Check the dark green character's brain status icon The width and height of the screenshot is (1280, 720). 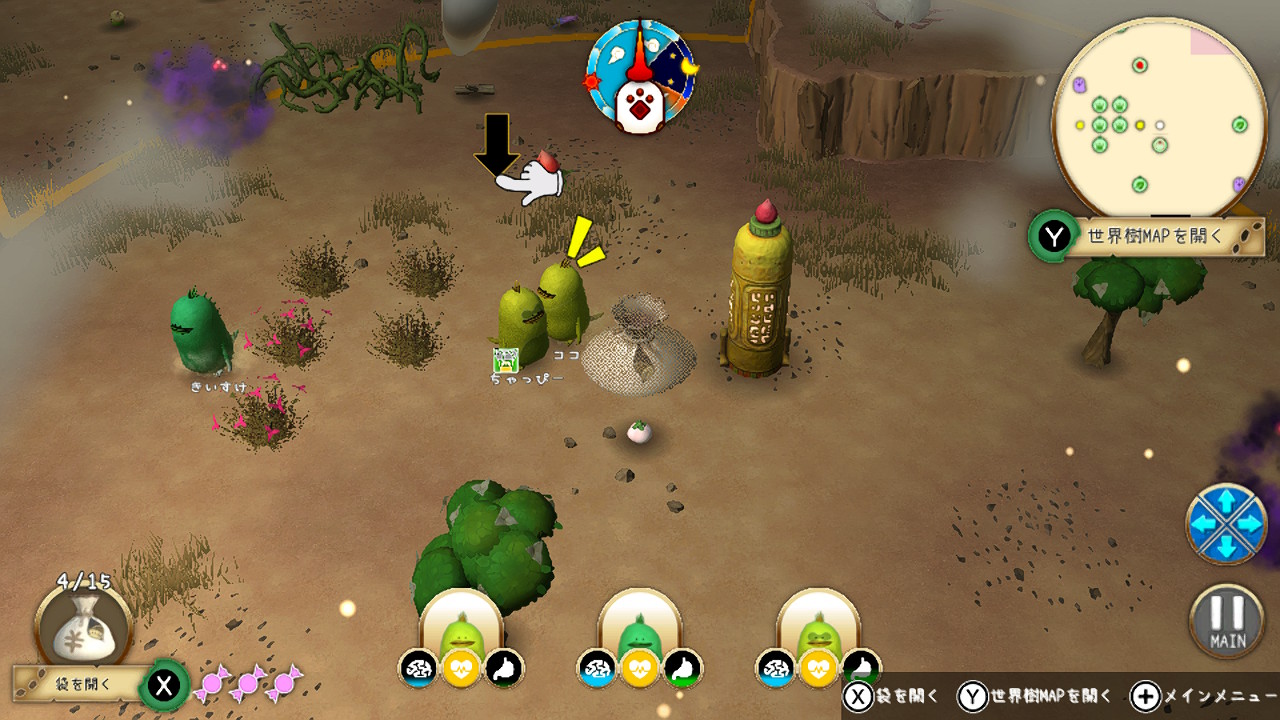(x=597, y=668)
